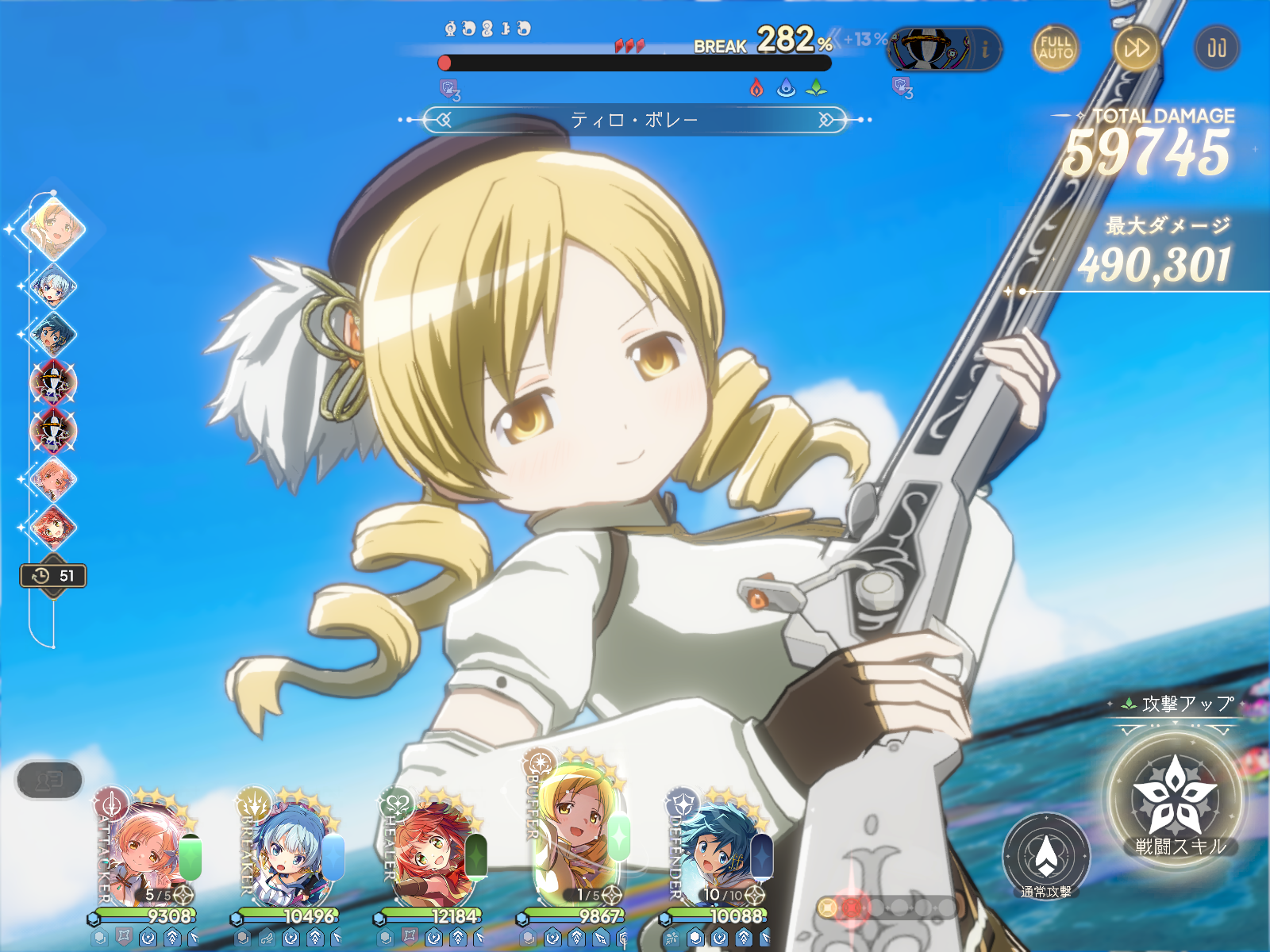The height and width of the screenshot is (952, 1270).
Task: View the fire element weakness icon
Action: [757, 88]
